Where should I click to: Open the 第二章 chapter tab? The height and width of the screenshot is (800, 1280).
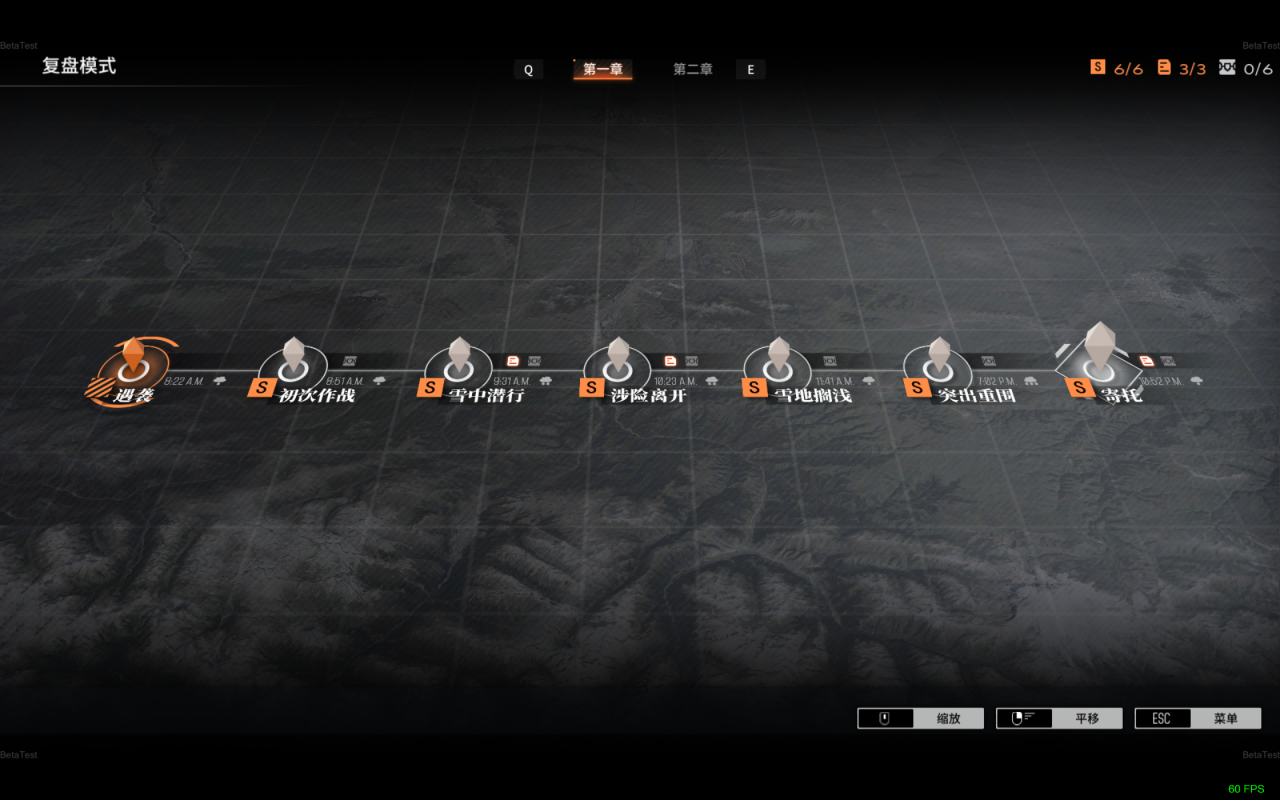692,69
